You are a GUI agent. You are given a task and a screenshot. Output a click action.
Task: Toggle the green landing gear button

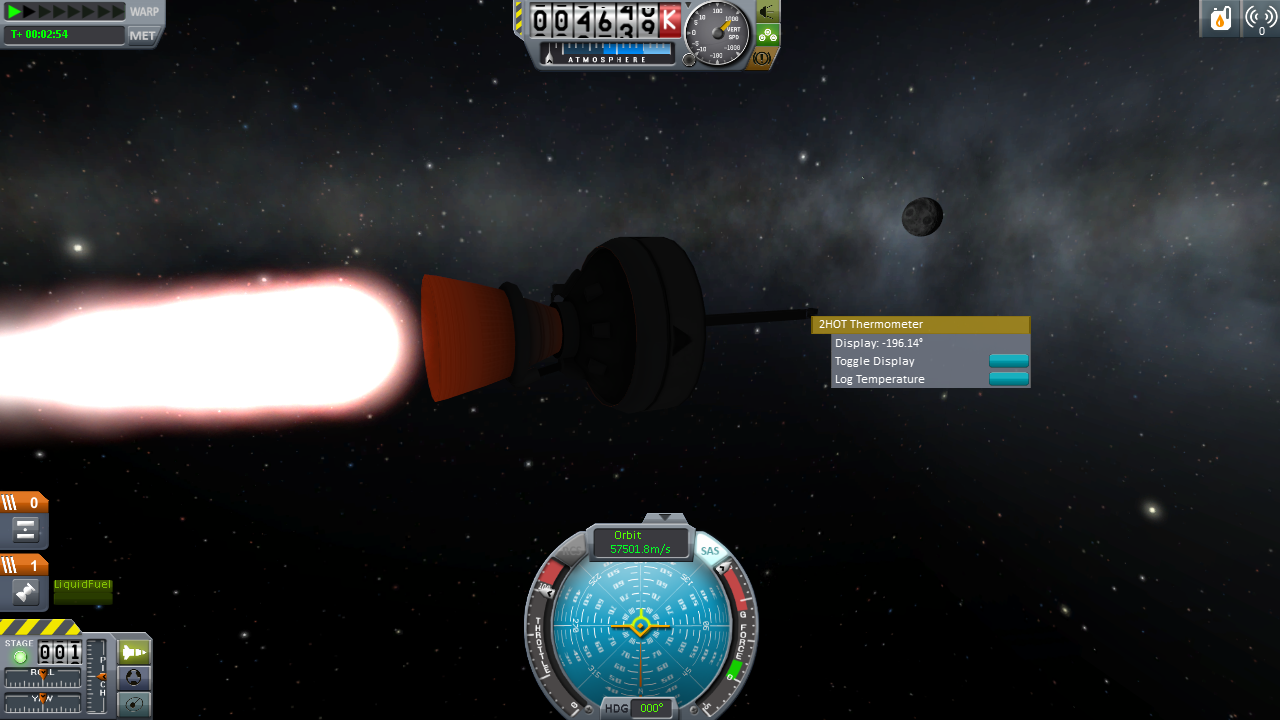tap(767, 35)
